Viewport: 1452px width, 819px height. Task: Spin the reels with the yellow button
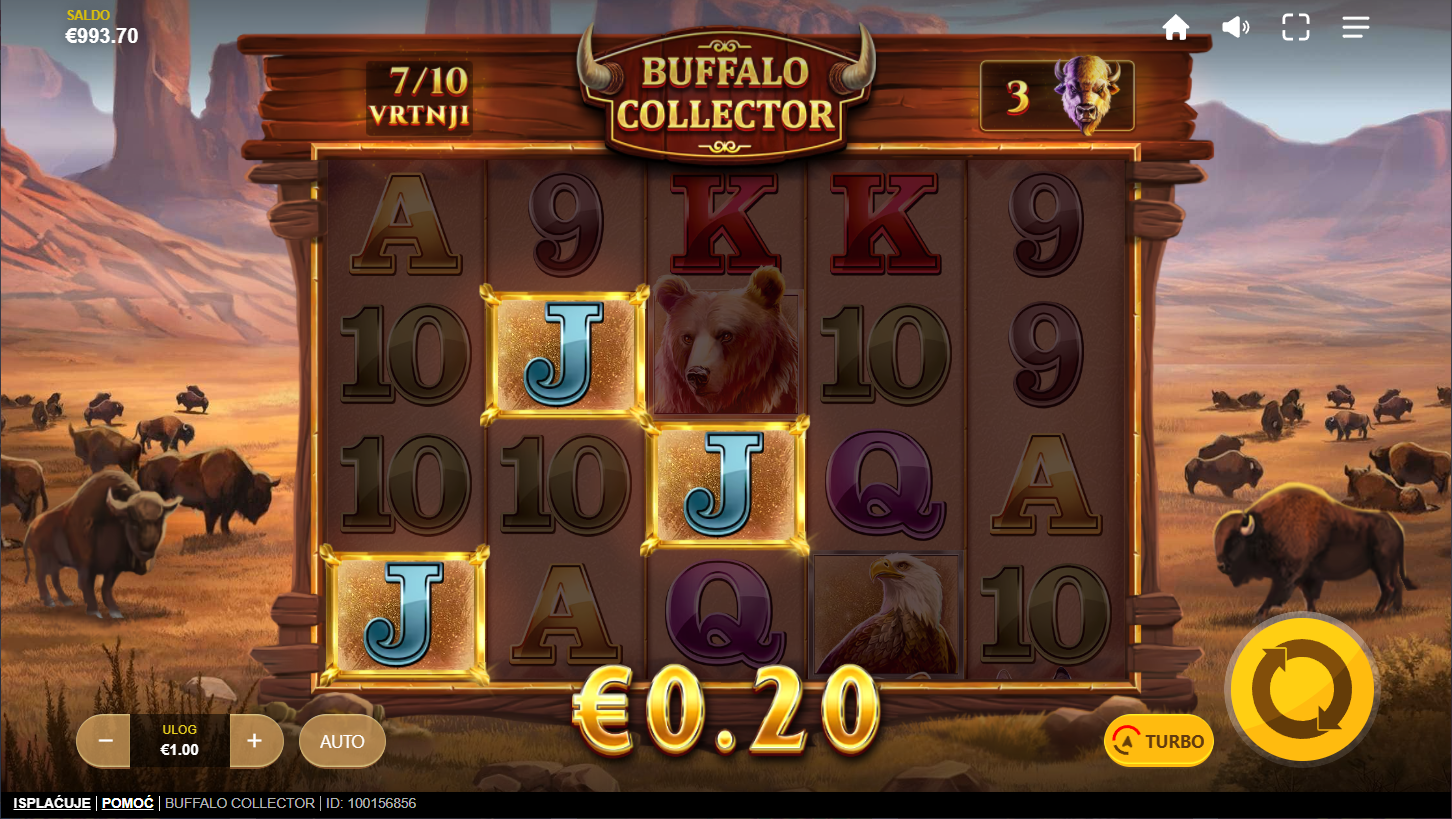coord(1301,688)
